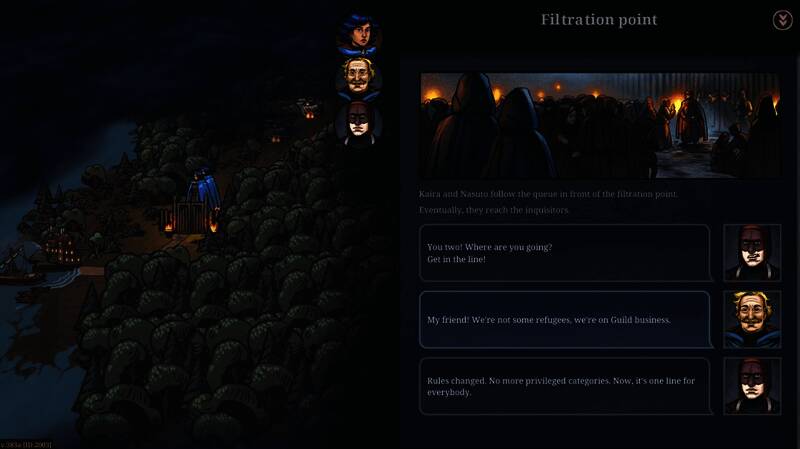
Task: Click the "Rules changed" dialogue box
Action: [564, 386]
